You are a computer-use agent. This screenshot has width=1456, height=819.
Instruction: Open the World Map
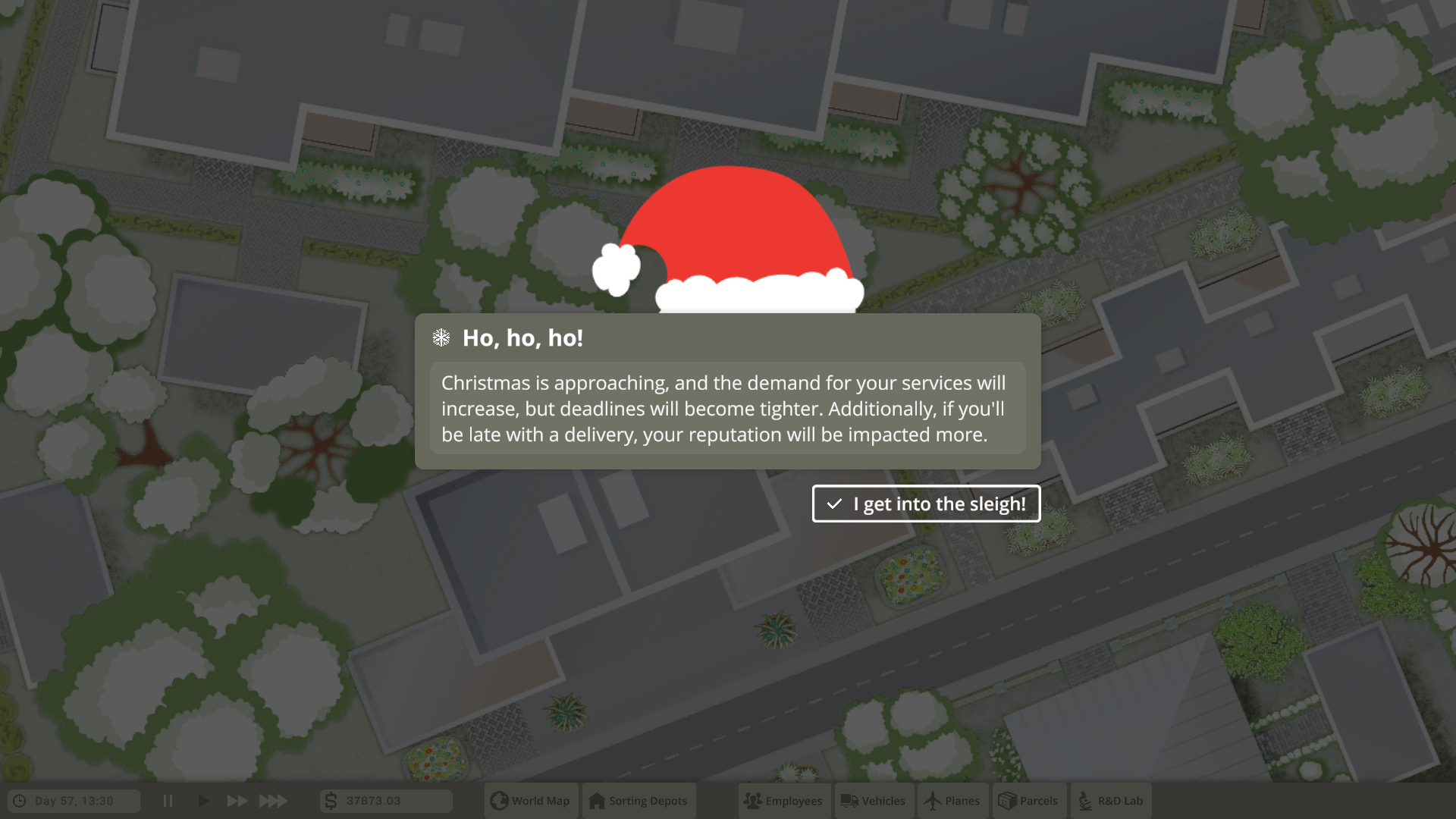coord(531,801)
